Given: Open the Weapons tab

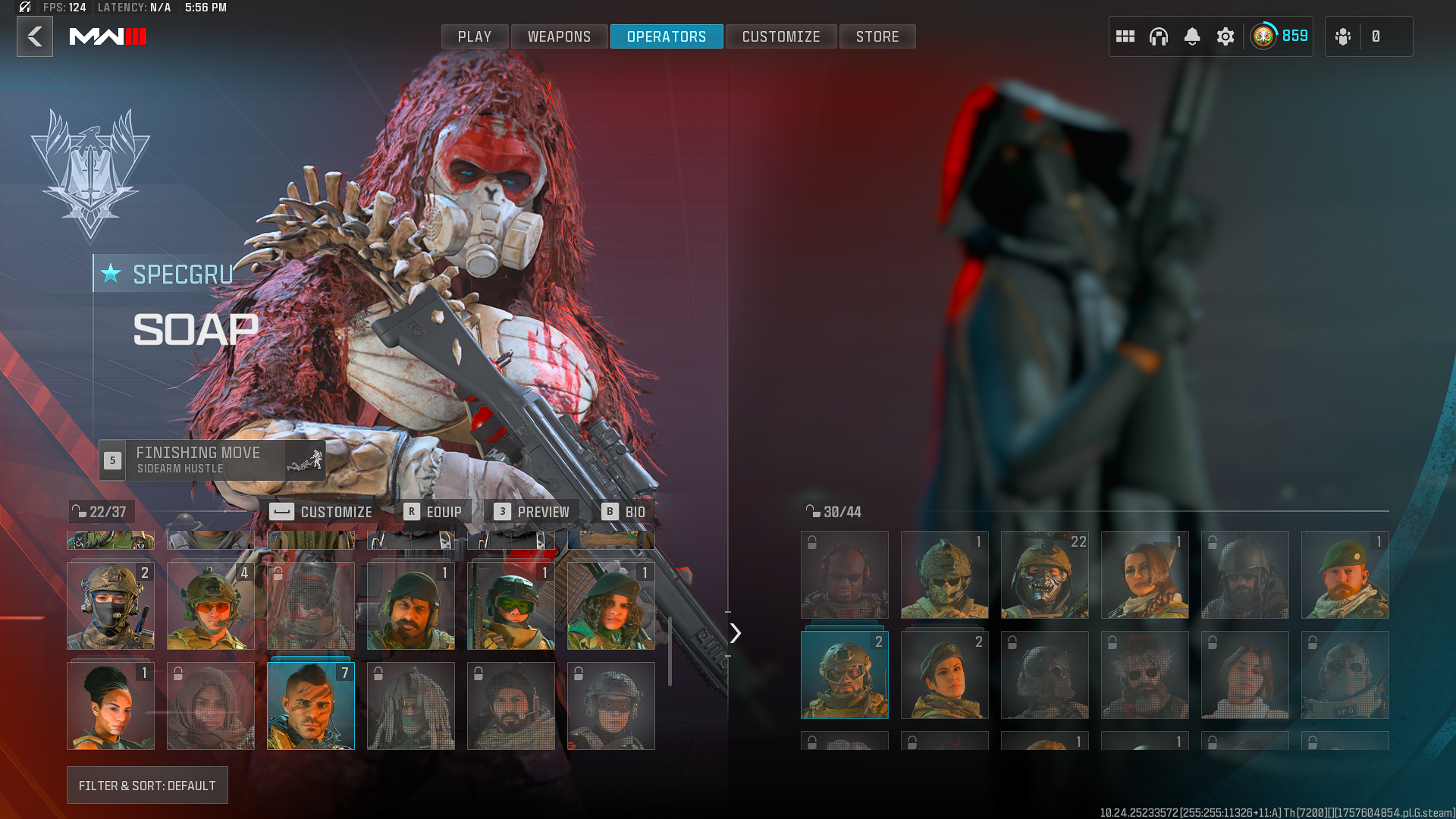Looking at the screenshot, I should tap(559, 36).
